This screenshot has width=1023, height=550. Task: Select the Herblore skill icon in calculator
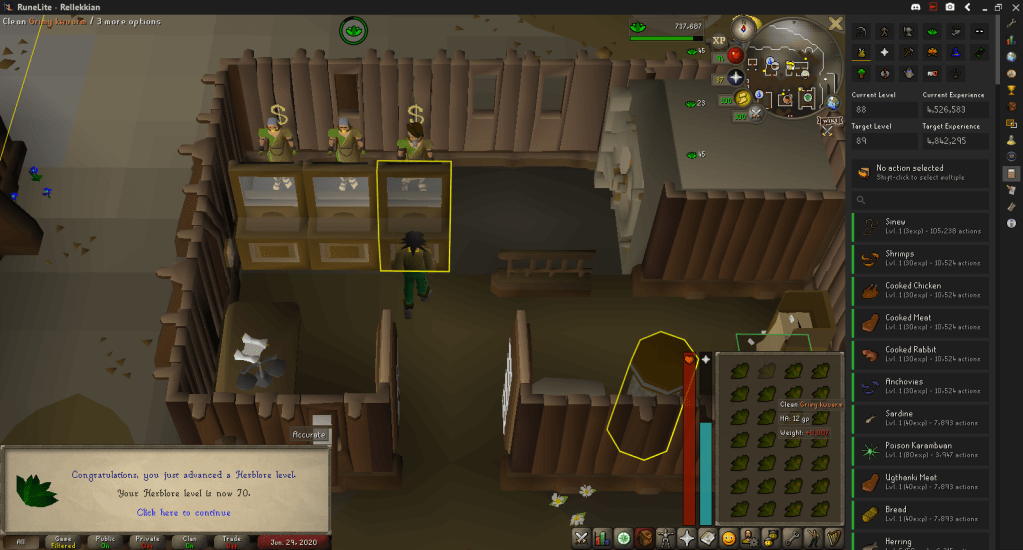[x=933, y=30]
